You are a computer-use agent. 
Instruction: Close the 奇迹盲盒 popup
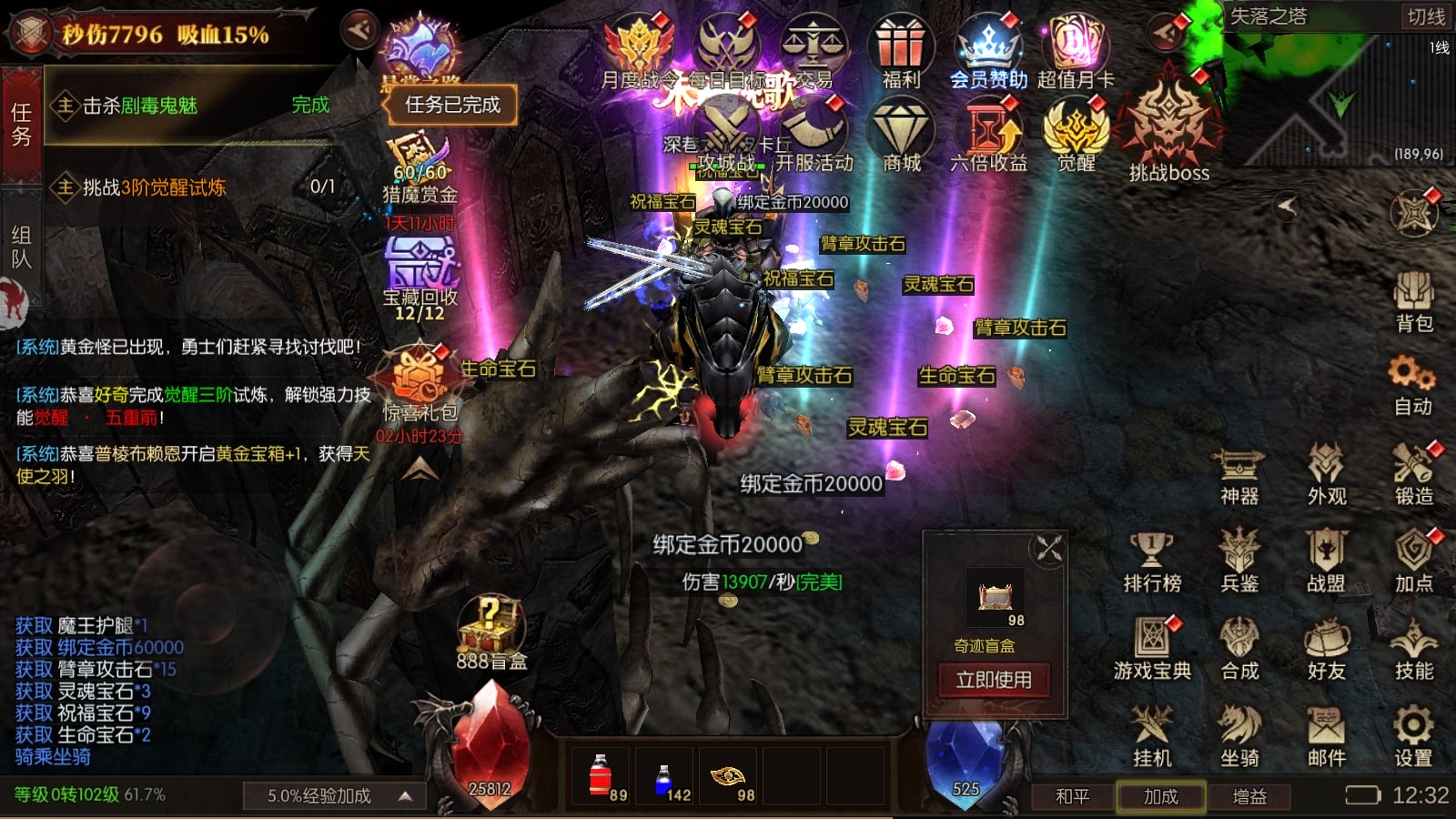(1048, 549)
